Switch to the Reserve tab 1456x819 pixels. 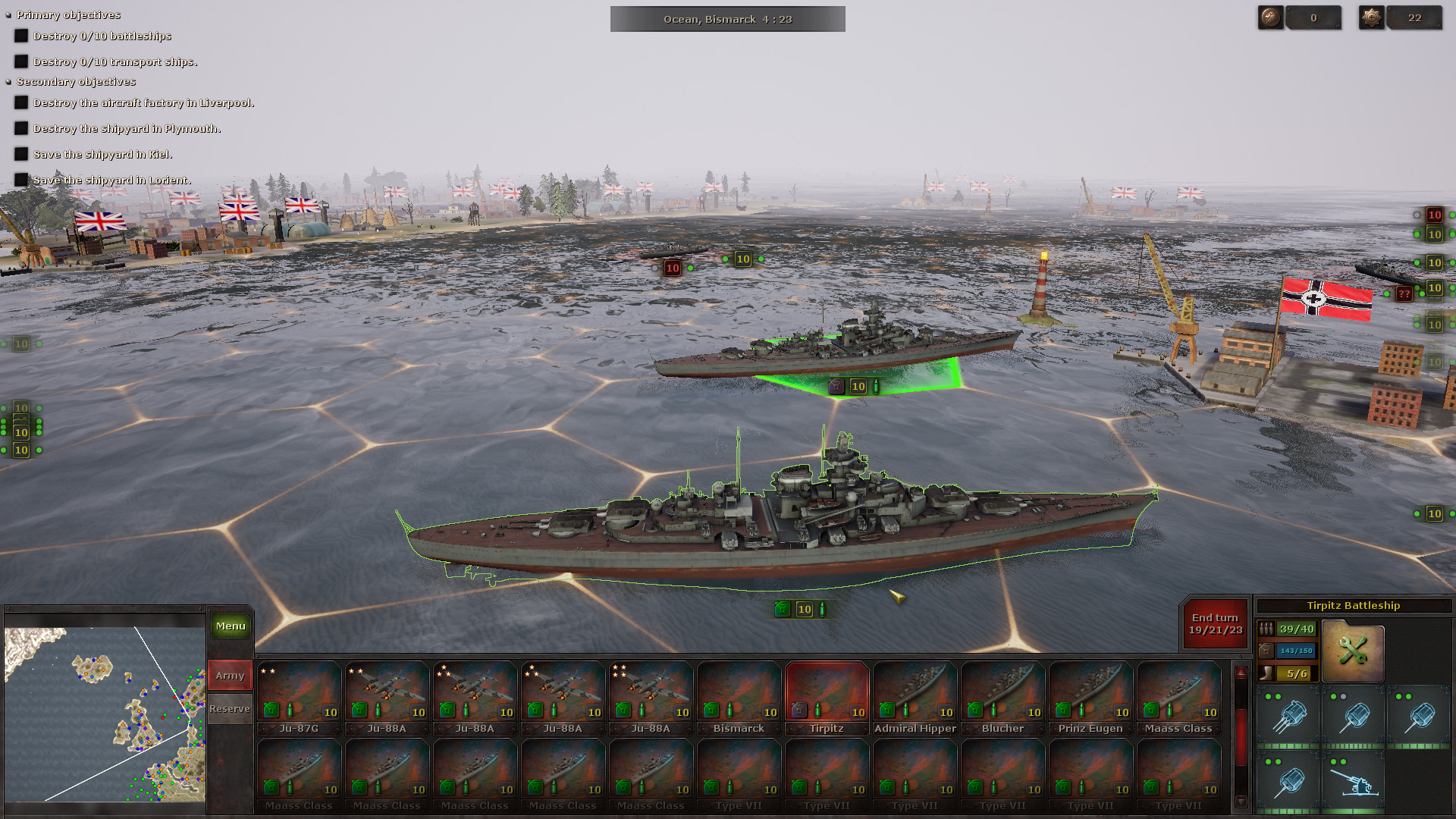(x=230, y=708)
